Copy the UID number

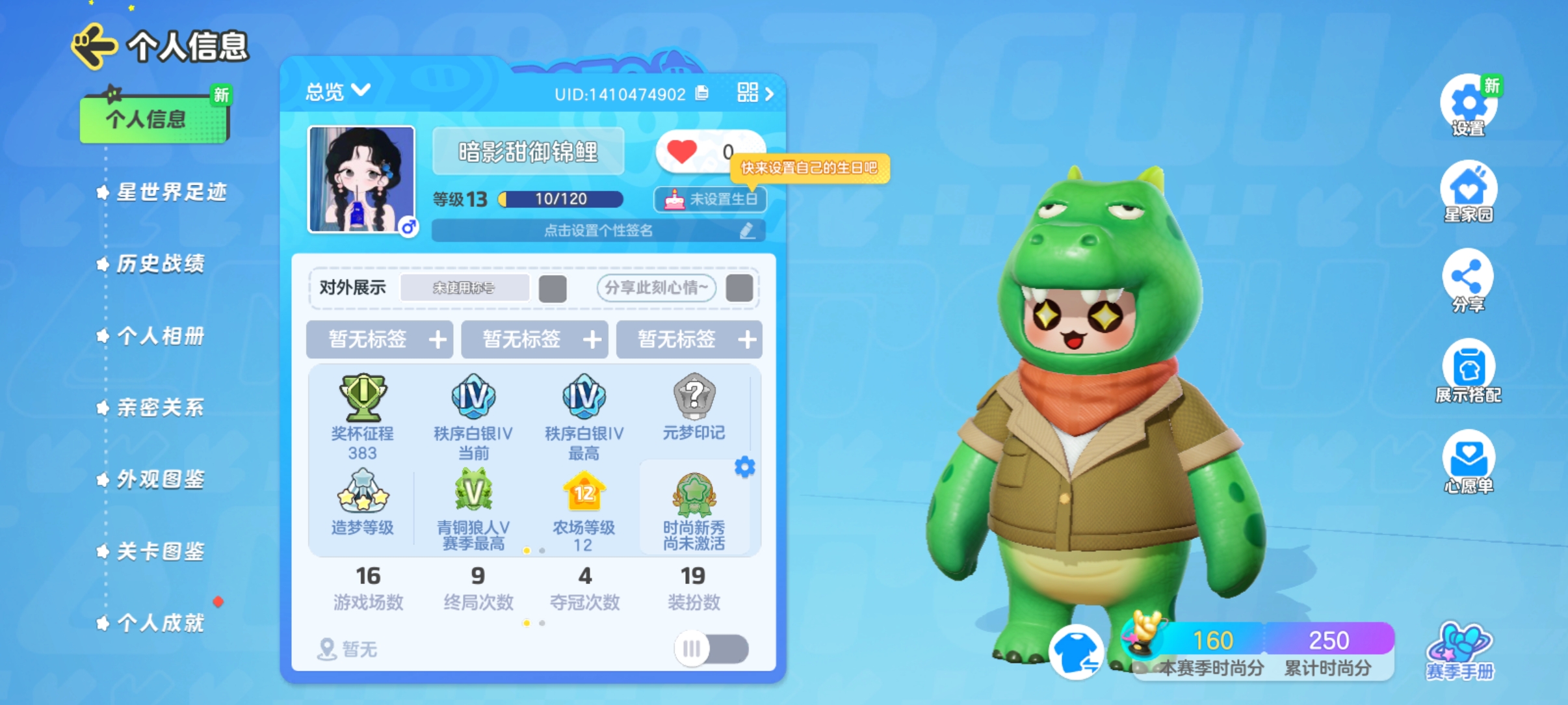[x=702, y=93]
